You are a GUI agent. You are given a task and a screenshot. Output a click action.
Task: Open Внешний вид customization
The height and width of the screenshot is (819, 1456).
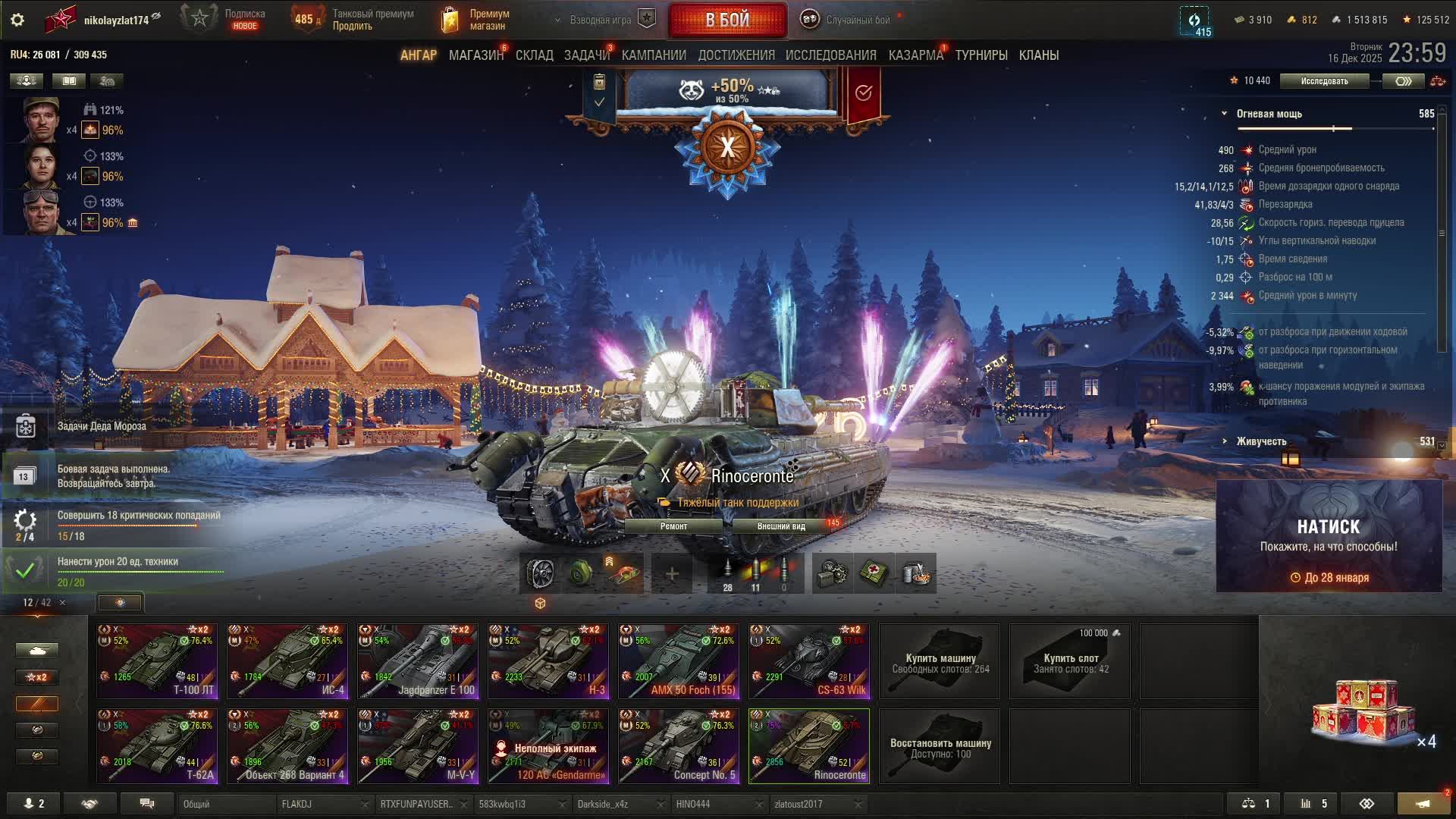[781, 526]
